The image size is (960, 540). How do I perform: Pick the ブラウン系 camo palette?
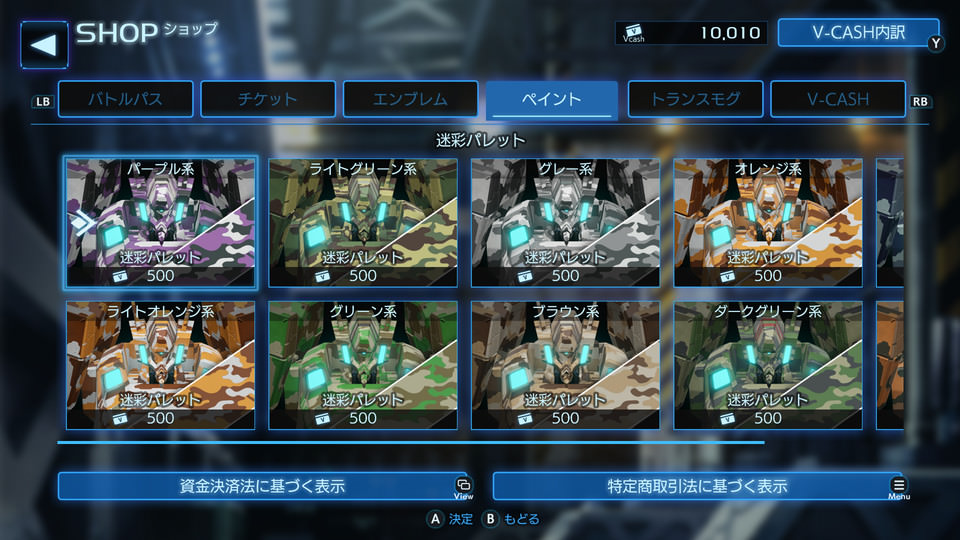point(565,365)
